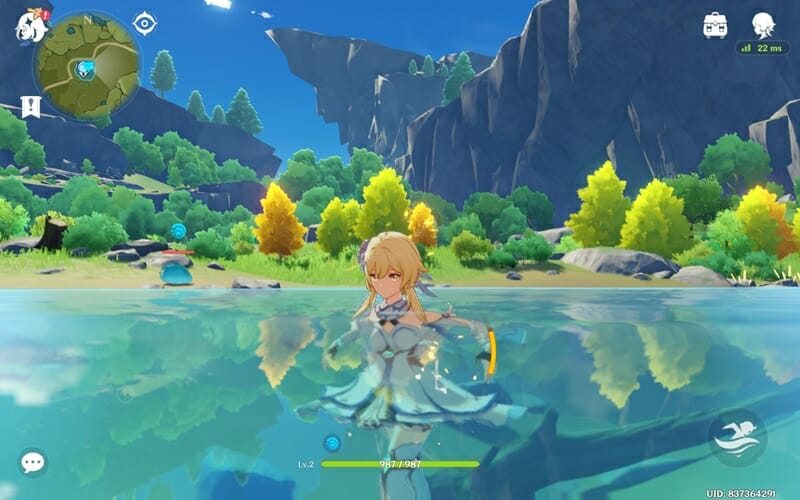Open the quest bookmark icon

[x=30, y=106]
